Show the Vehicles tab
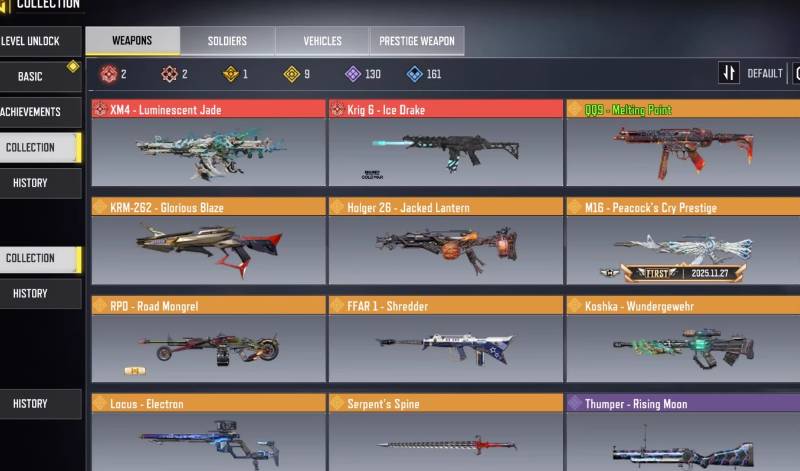 pos(322,41)
